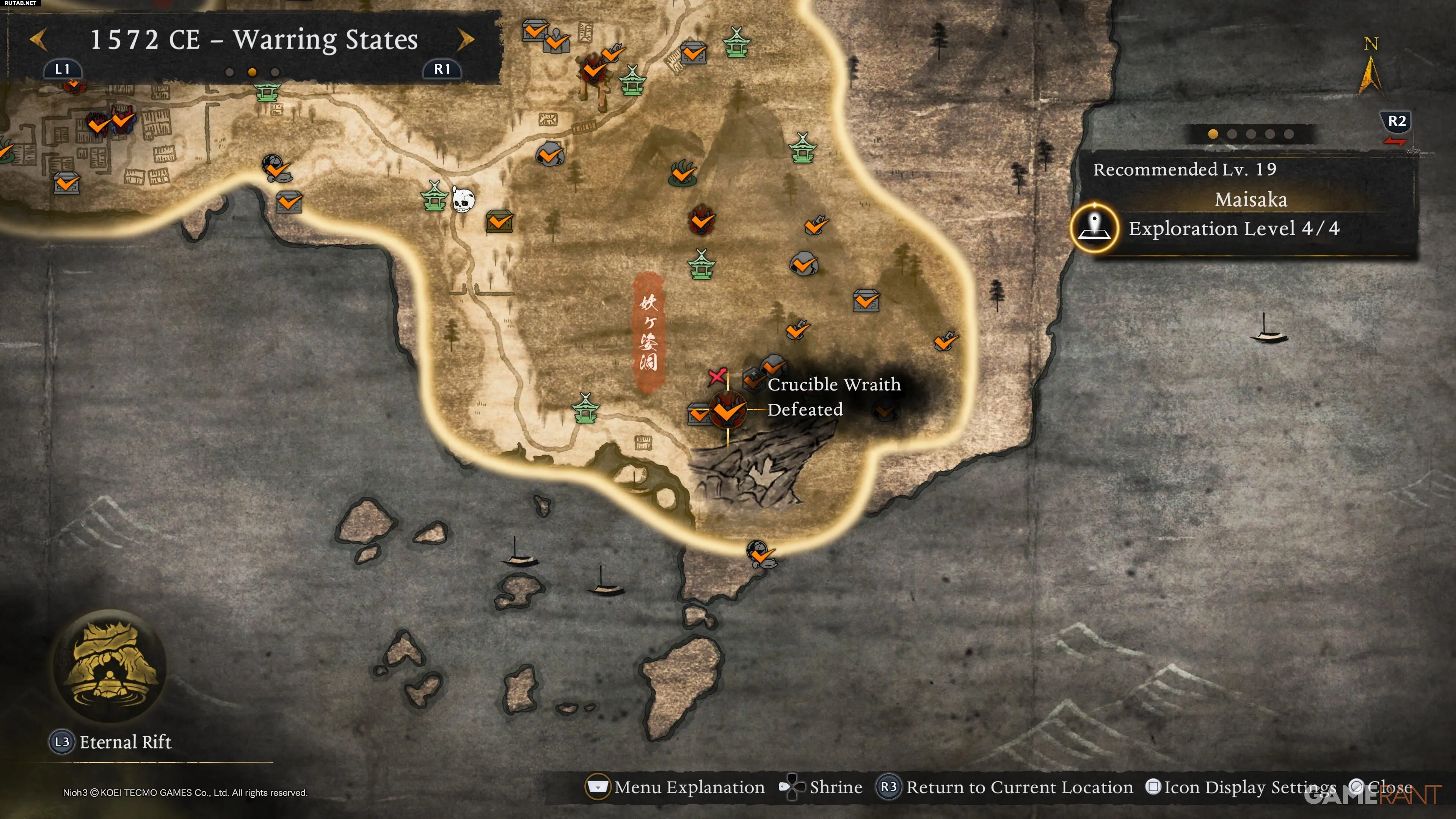Go to the previous era with left arrow
Viewport: 1456px width, 819px height.
[38, 39]
